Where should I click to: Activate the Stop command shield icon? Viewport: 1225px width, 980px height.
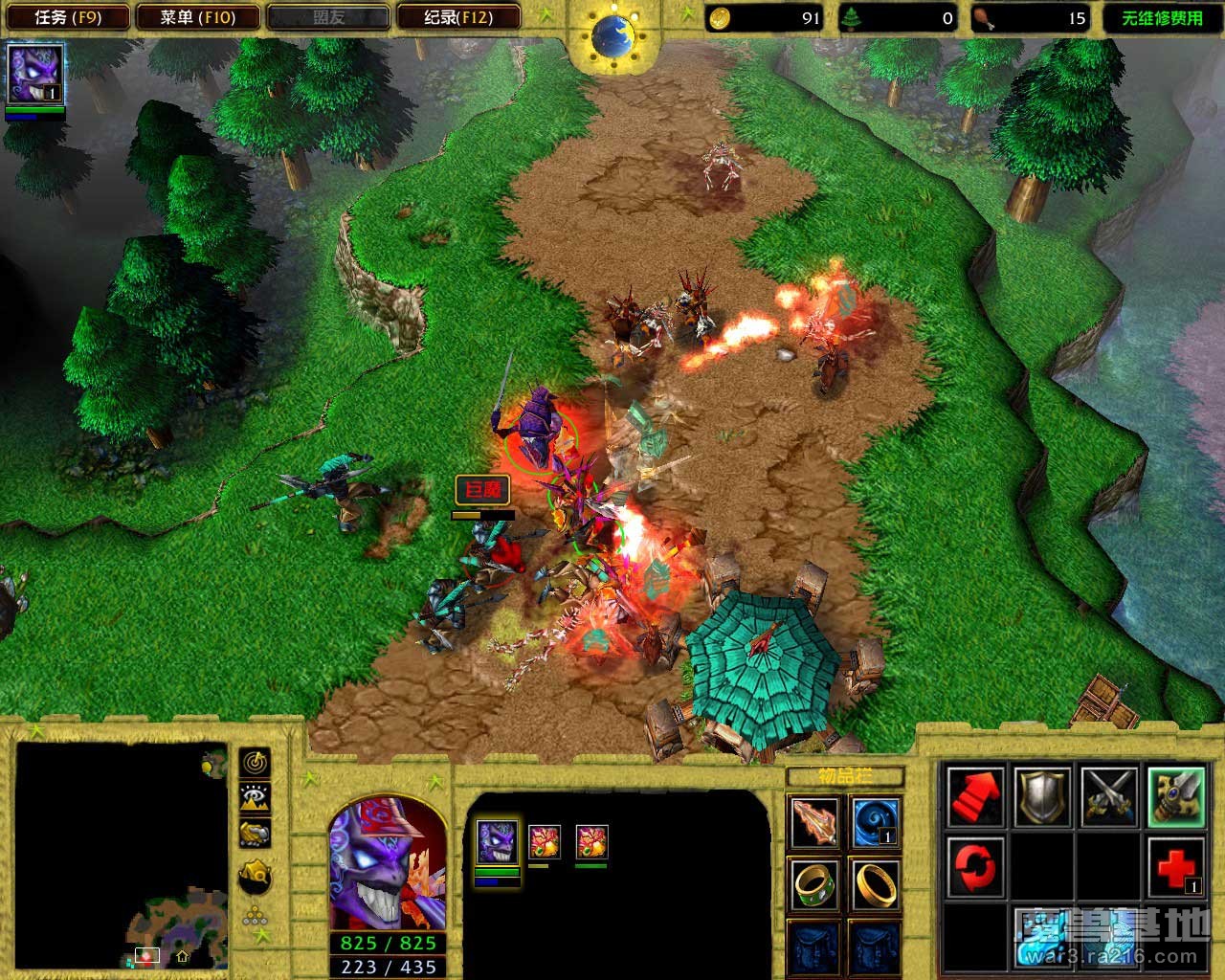coord(1043,795)
